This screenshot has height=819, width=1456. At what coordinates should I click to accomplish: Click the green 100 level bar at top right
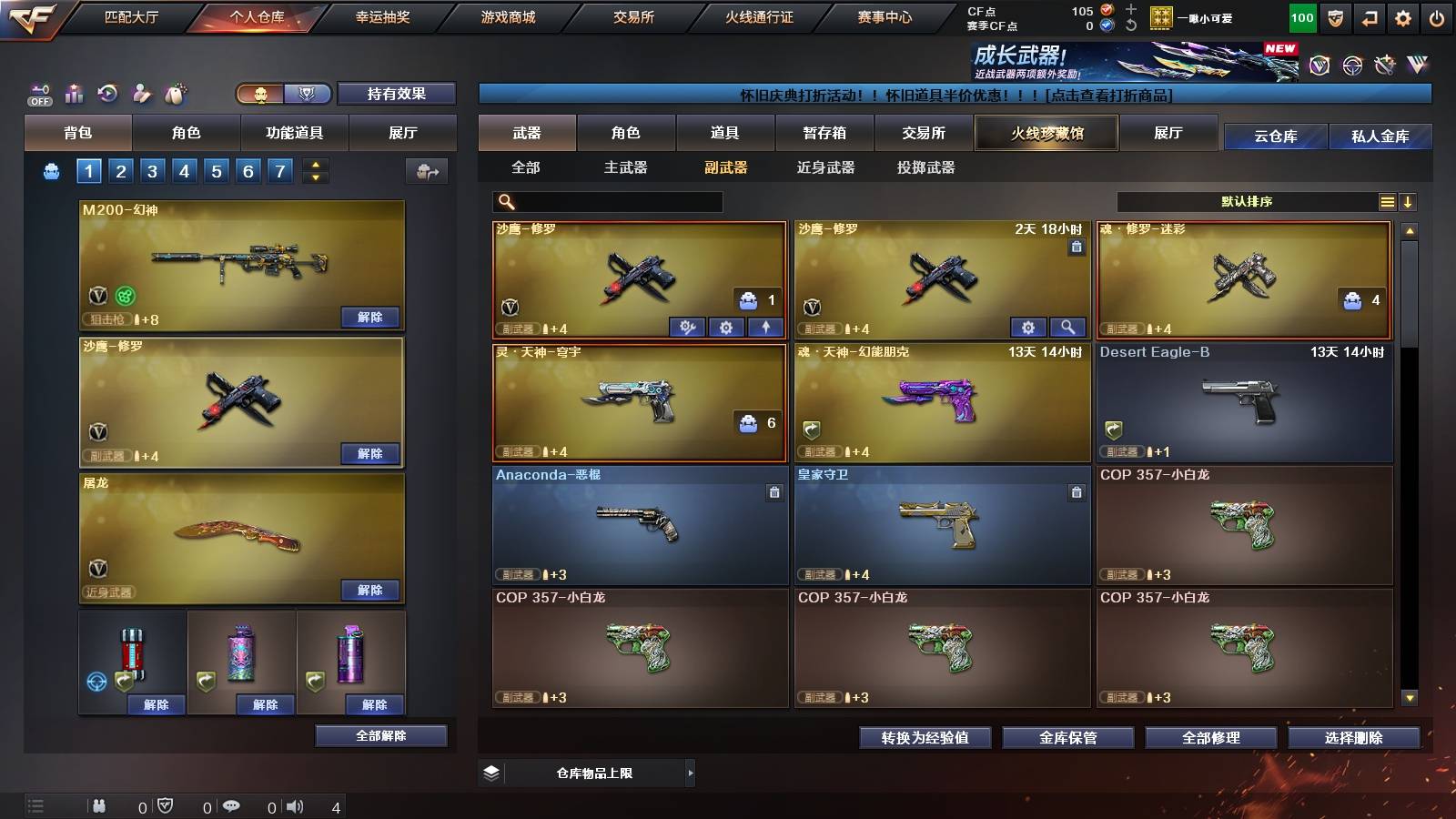[1301, 17]
